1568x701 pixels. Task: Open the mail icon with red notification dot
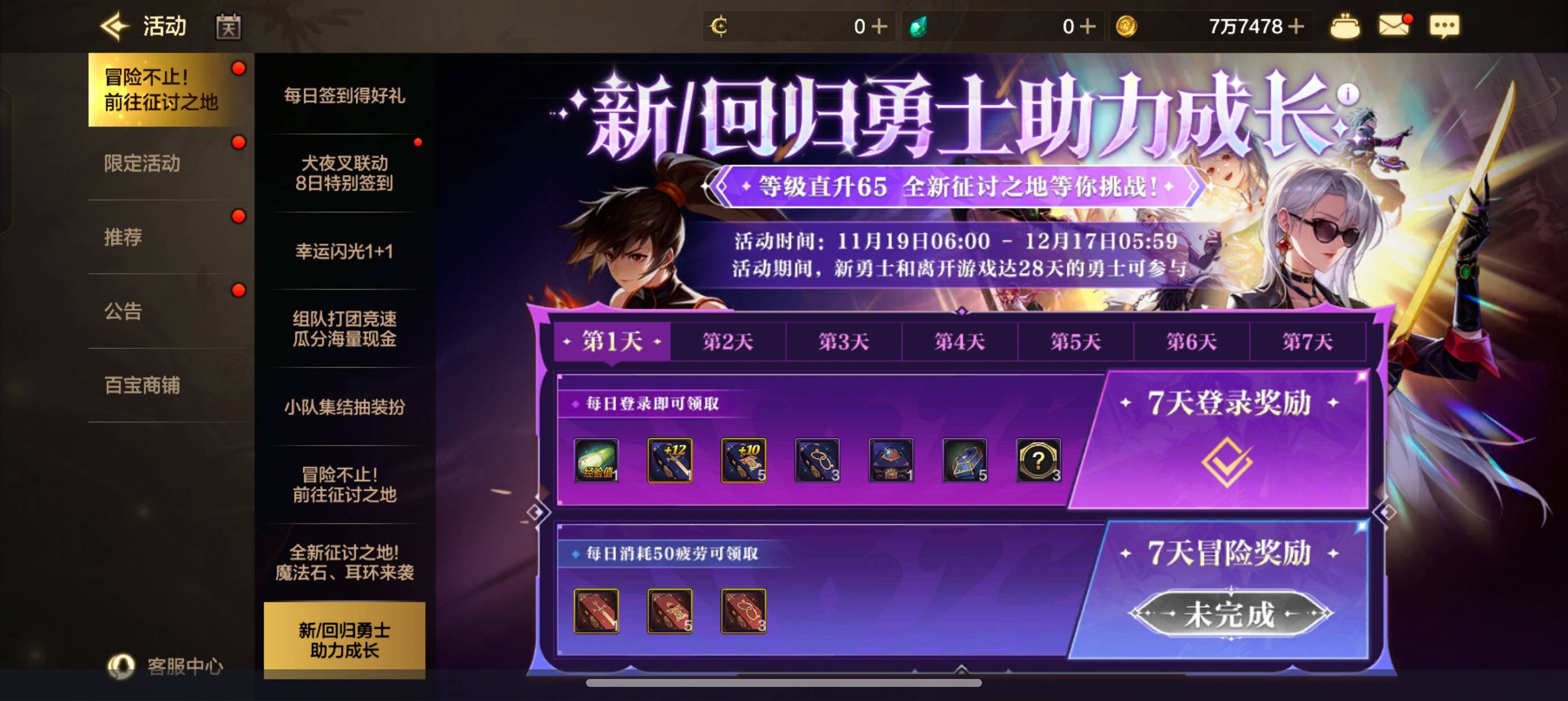click(x=1394, y=25)
